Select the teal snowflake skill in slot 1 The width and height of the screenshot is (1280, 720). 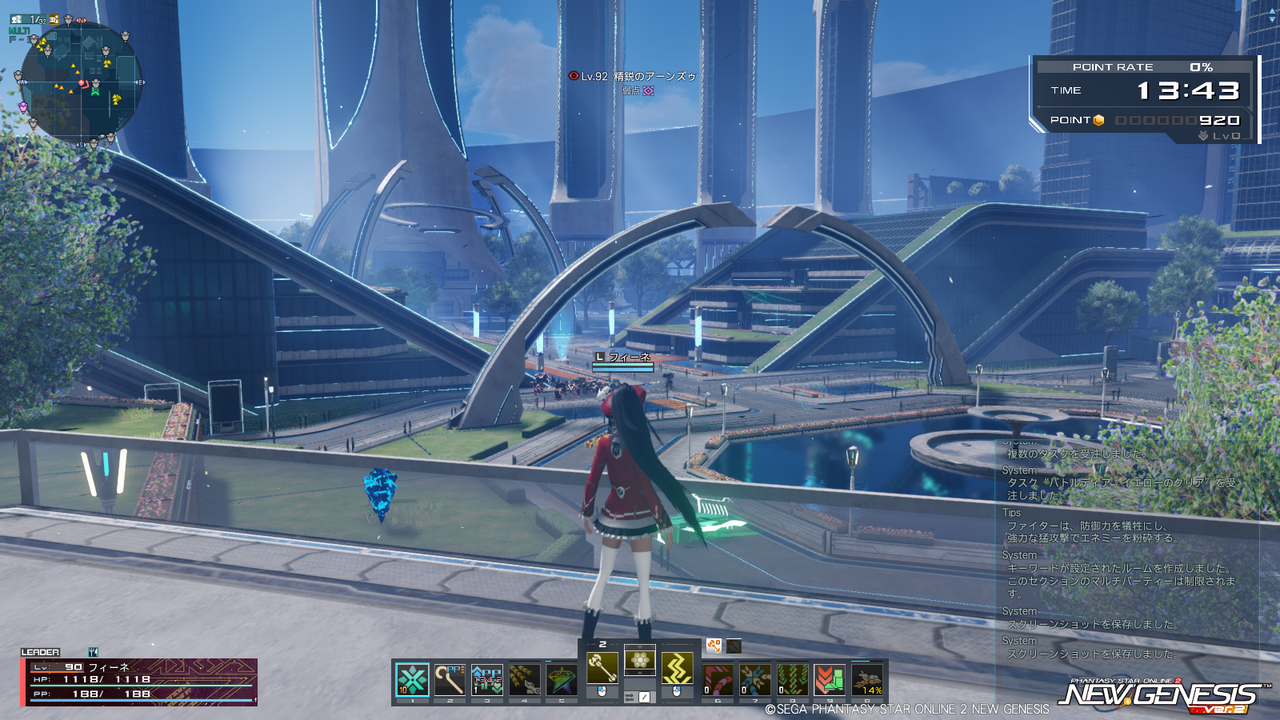point(413,680)
